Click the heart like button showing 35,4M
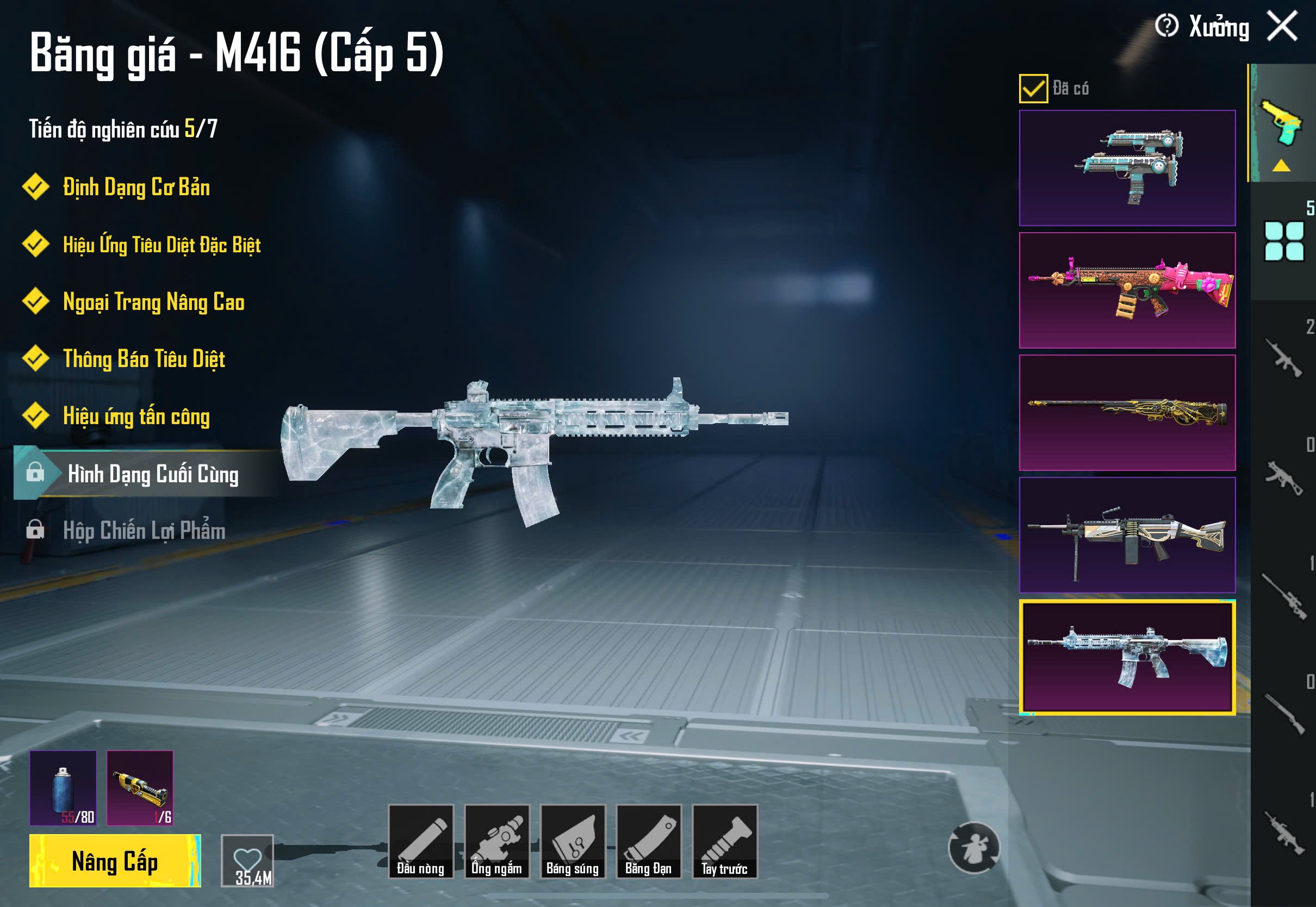 click(247, 860)
